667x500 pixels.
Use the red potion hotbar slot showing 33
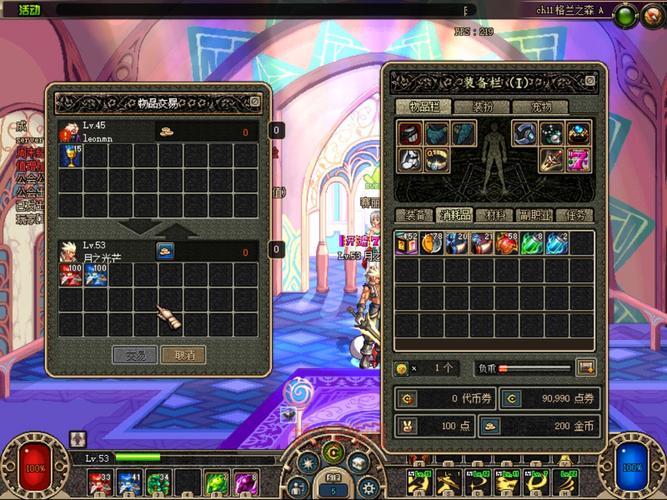99,483
